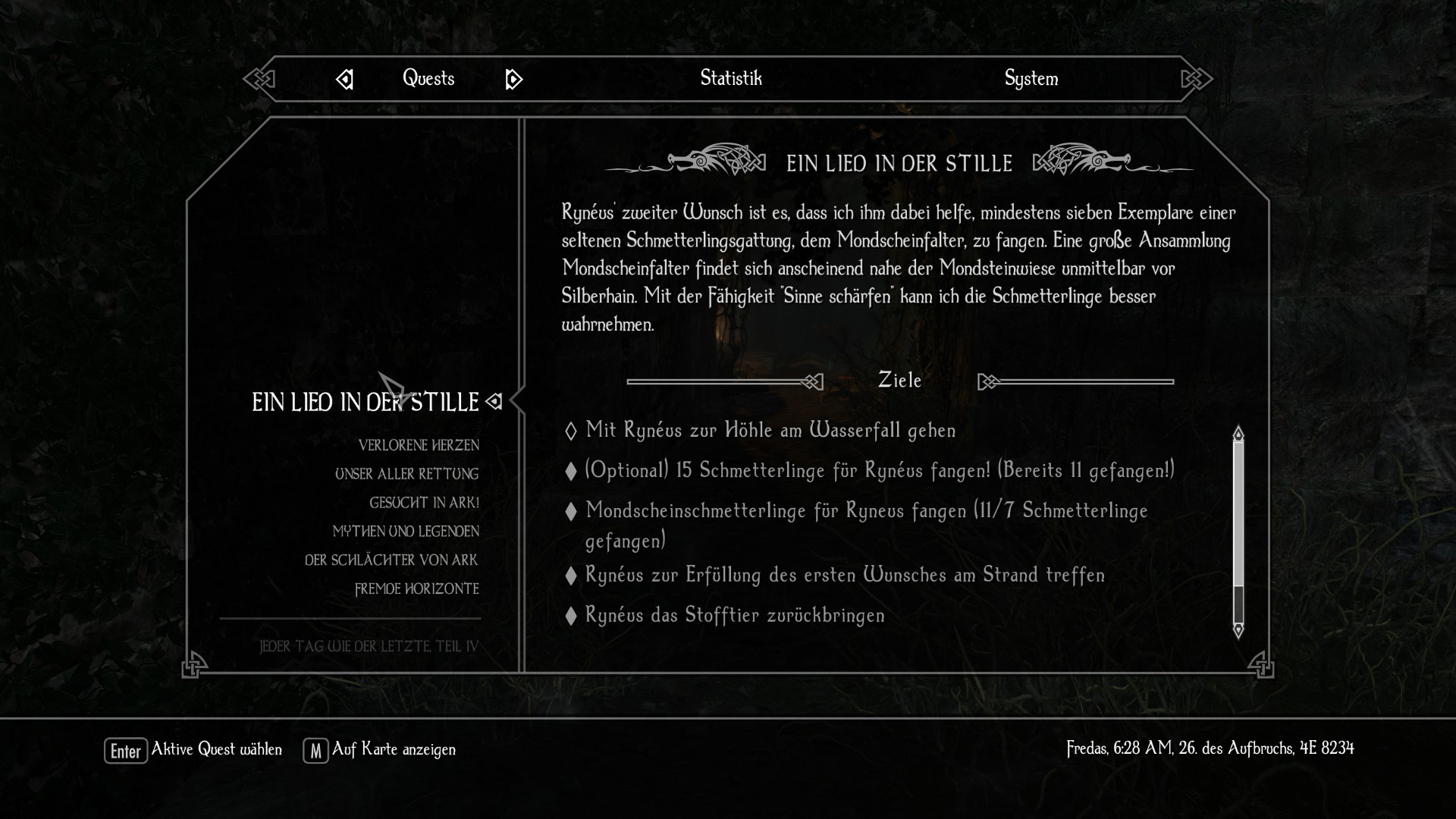Open the Unser aller Rettung quest

coord(406,474)
